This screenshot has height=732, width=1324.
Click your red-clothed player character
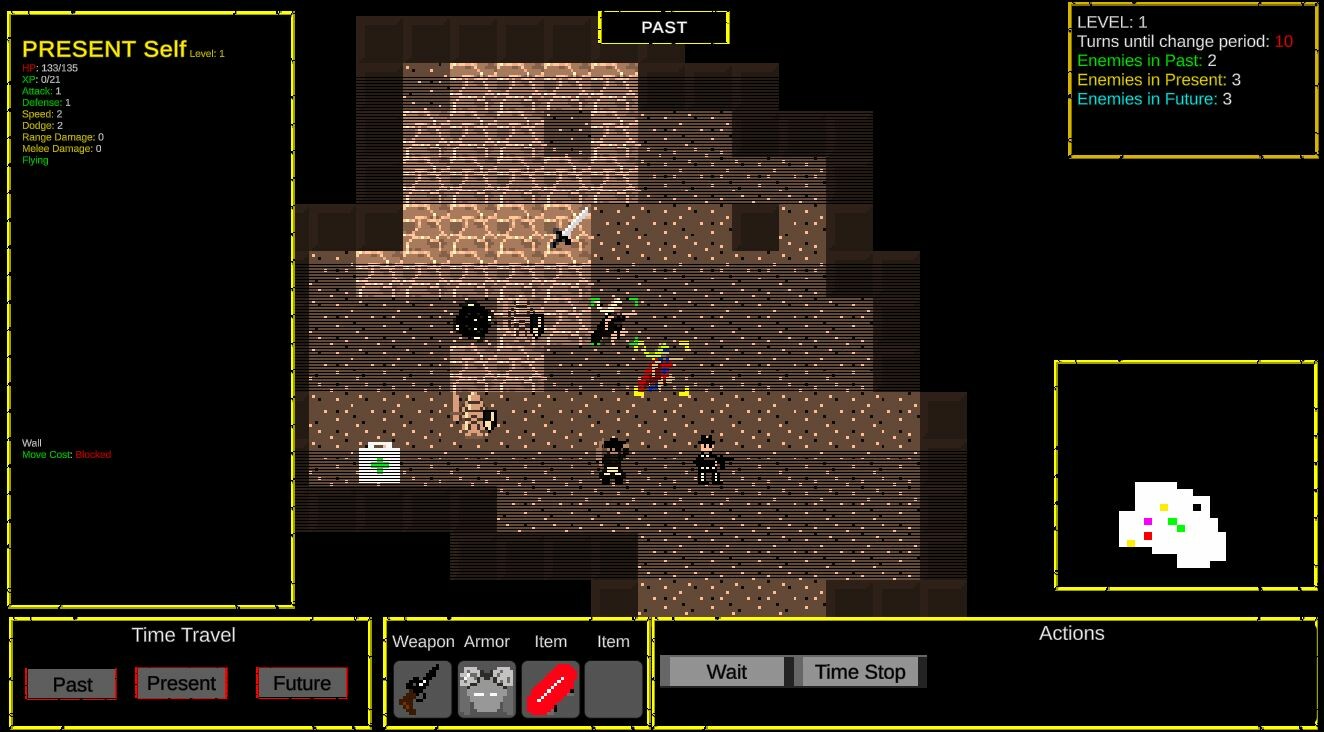(655, 372)
